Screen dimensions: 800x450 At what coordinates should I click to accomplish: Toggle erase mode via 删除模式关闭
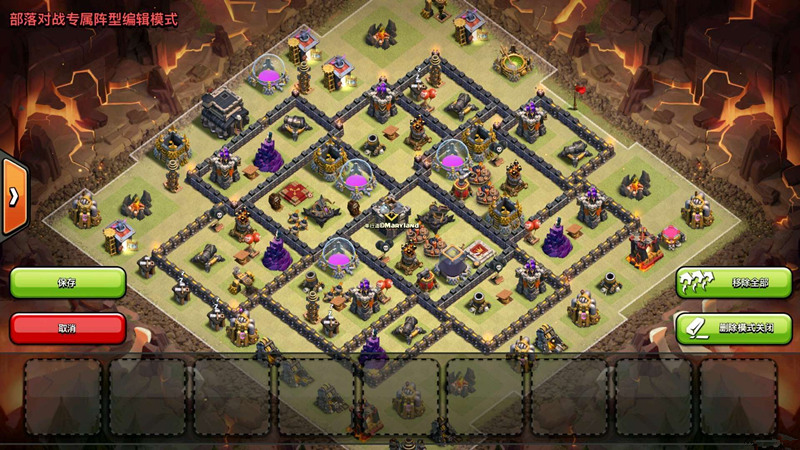[x=734, y=328]
